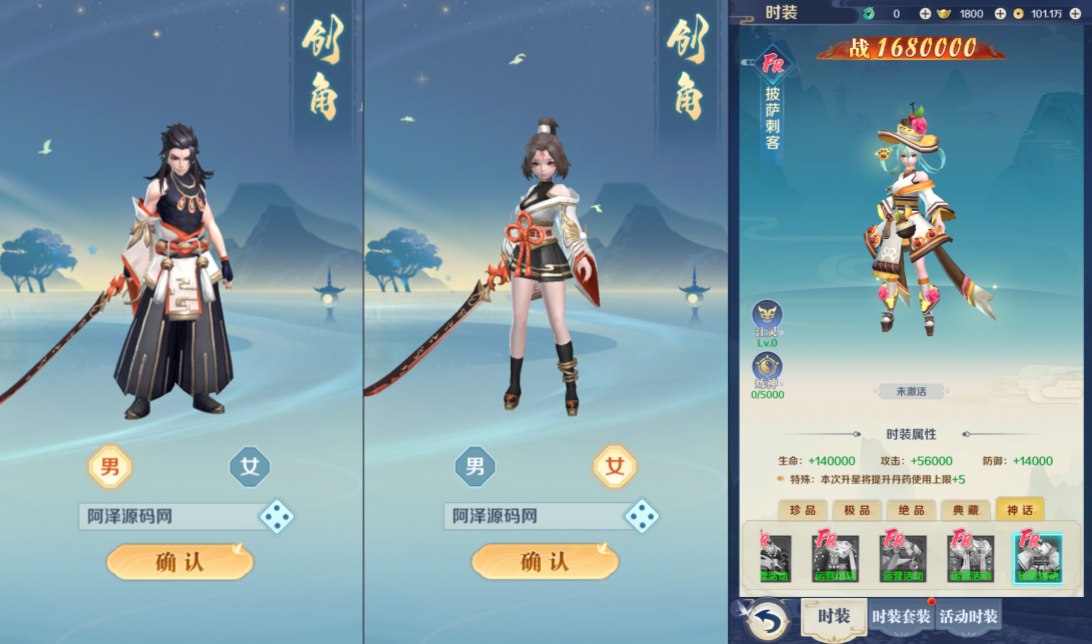This screenshot has width=1092, height=644.
Task: Click the round back arrow button
Action: click(x=766, y=618)
